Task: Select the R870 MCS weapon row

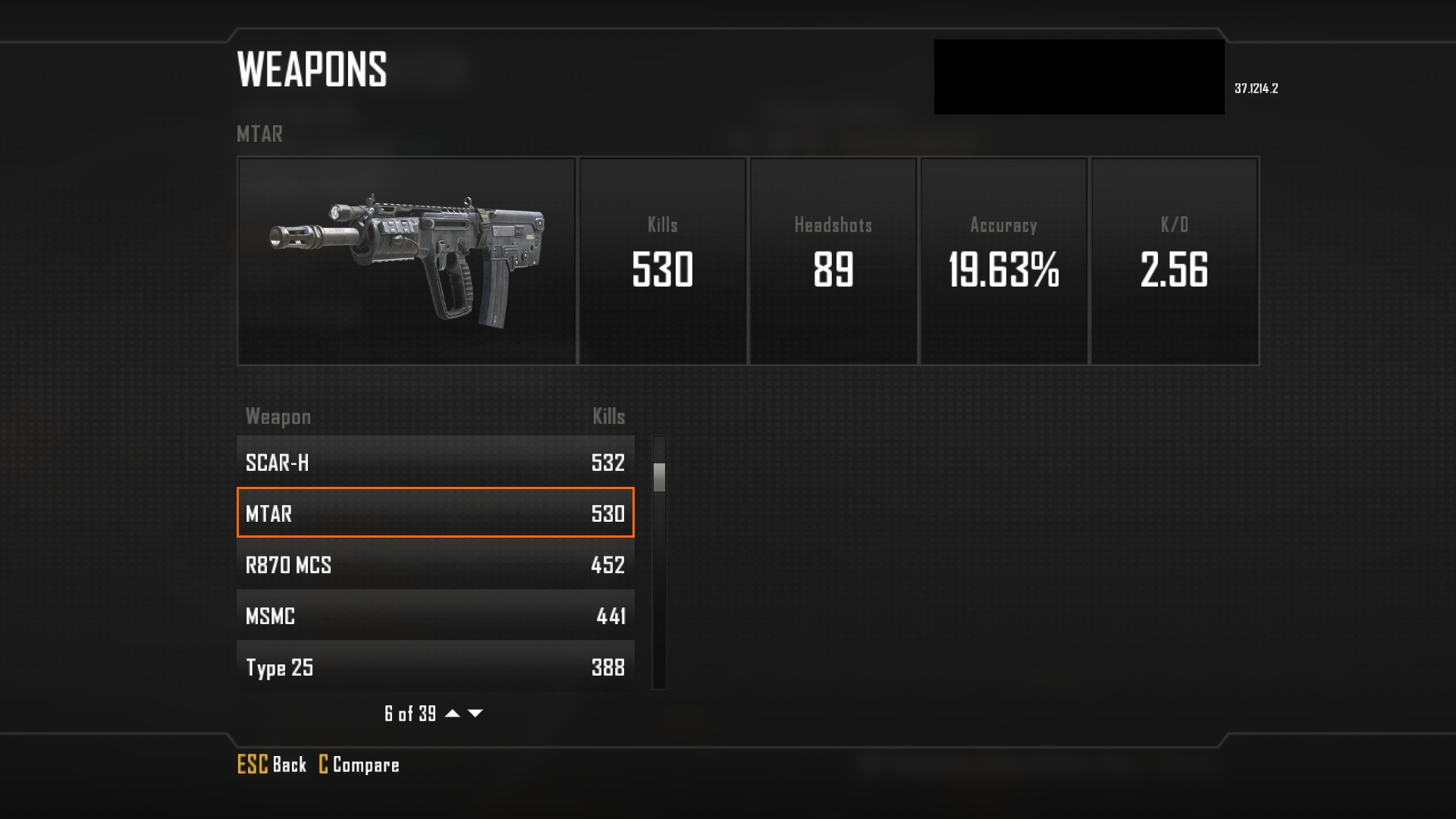Action: [x=435, y=565]
